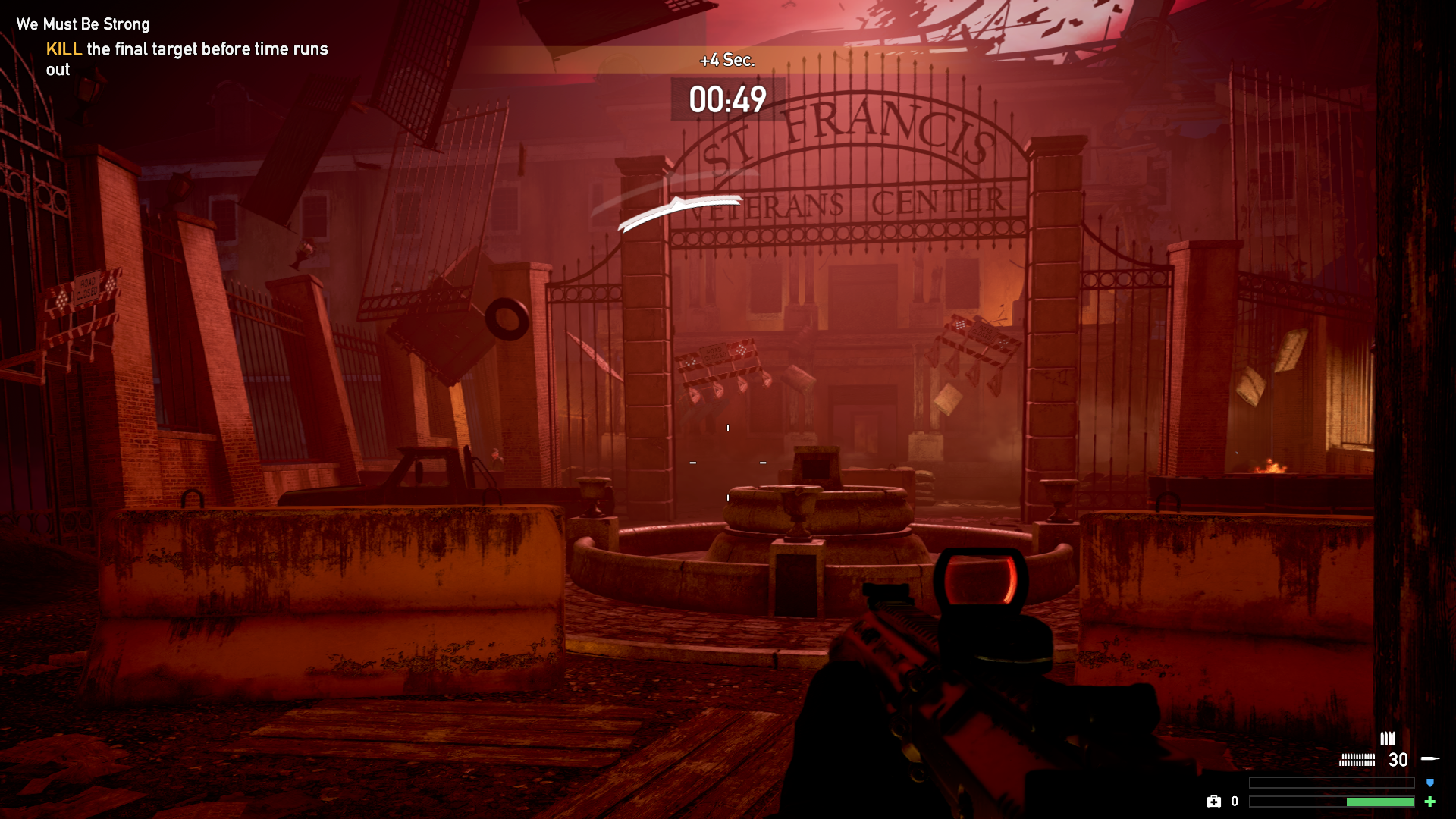
Task: Click the four-bullet fire mode icon
Action: [x=1388, y=739]
